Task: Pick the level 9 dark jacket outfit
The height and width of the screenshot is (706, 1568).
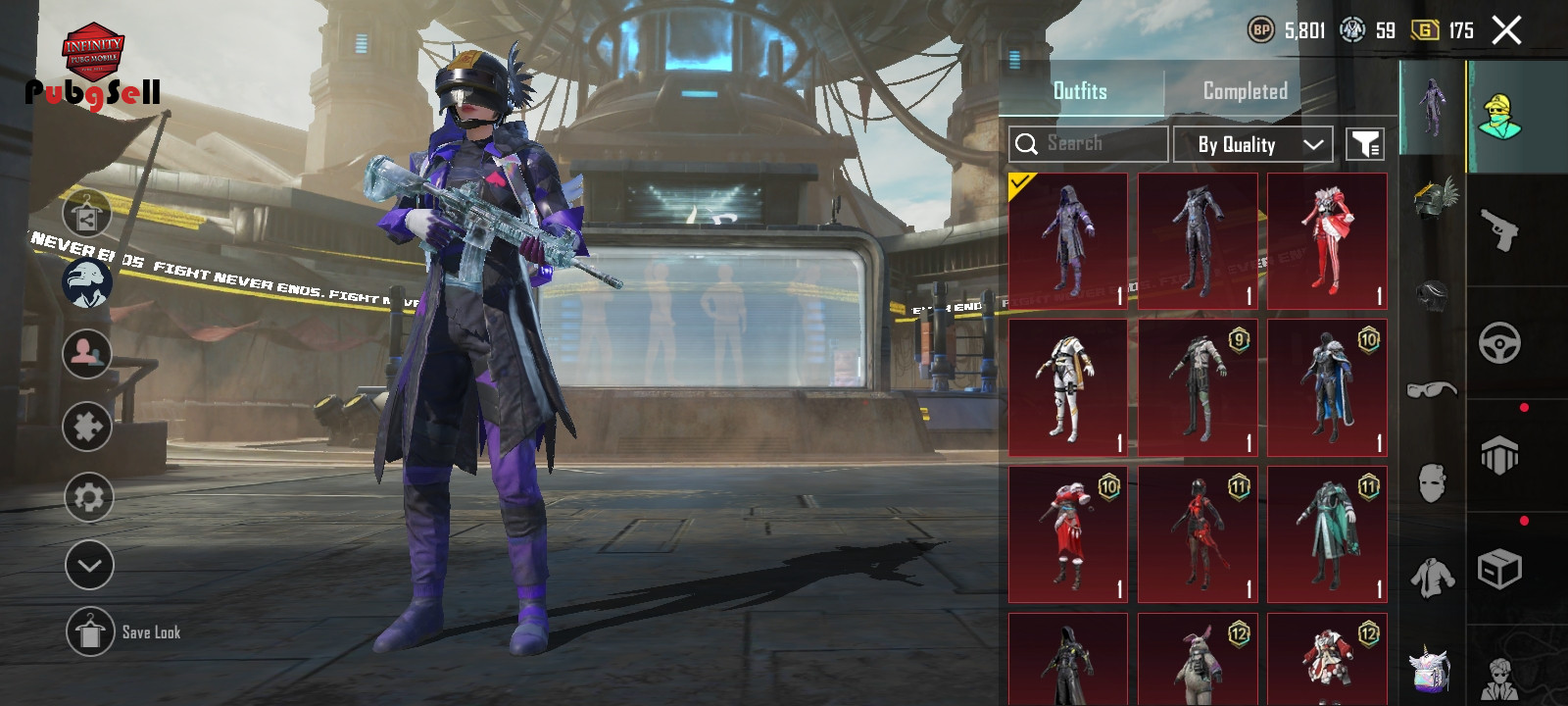Action: coord(1198,387)
